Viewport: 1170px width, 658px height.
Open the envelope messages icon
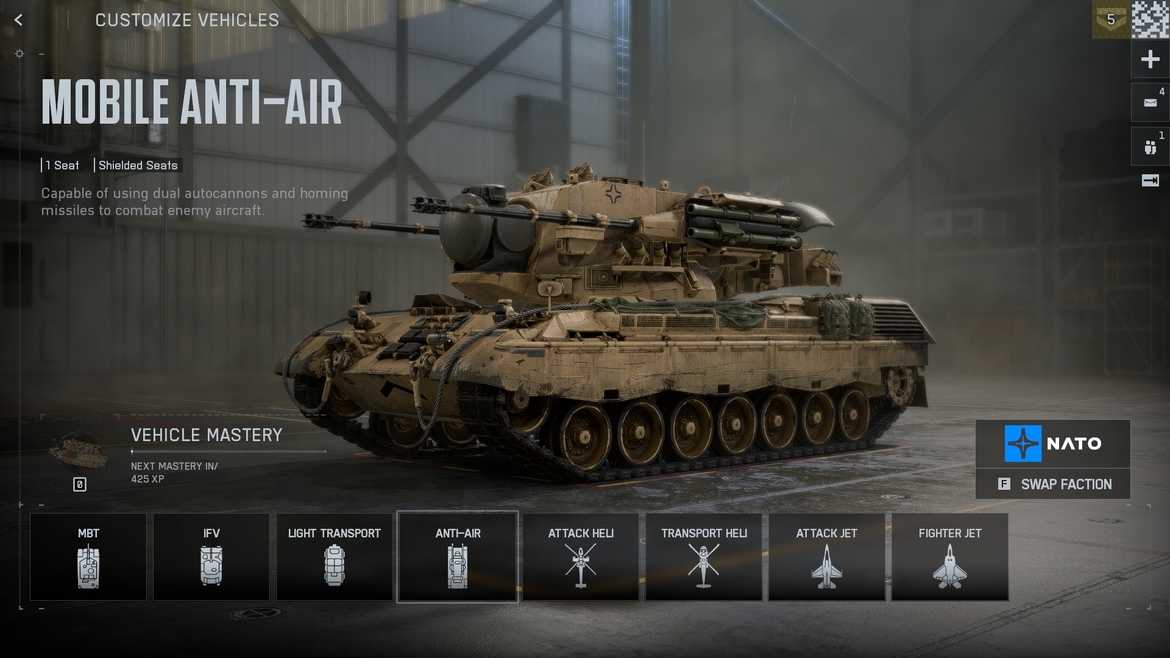point(1150,103)
